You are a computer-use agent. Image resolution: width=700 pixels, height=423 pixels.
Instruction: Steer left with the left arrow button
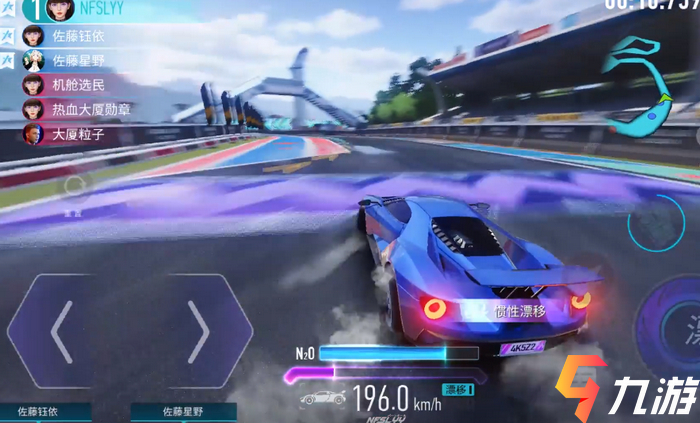coord(62,330)
